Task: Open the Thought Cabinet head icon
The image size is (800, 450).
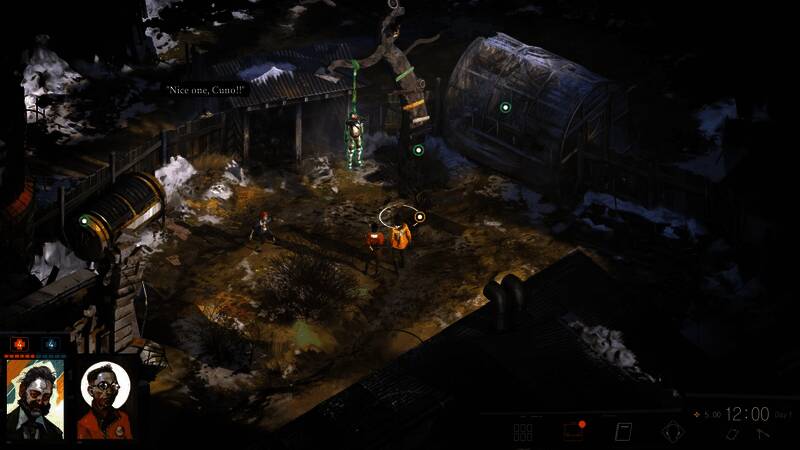Action: point(672,433)
